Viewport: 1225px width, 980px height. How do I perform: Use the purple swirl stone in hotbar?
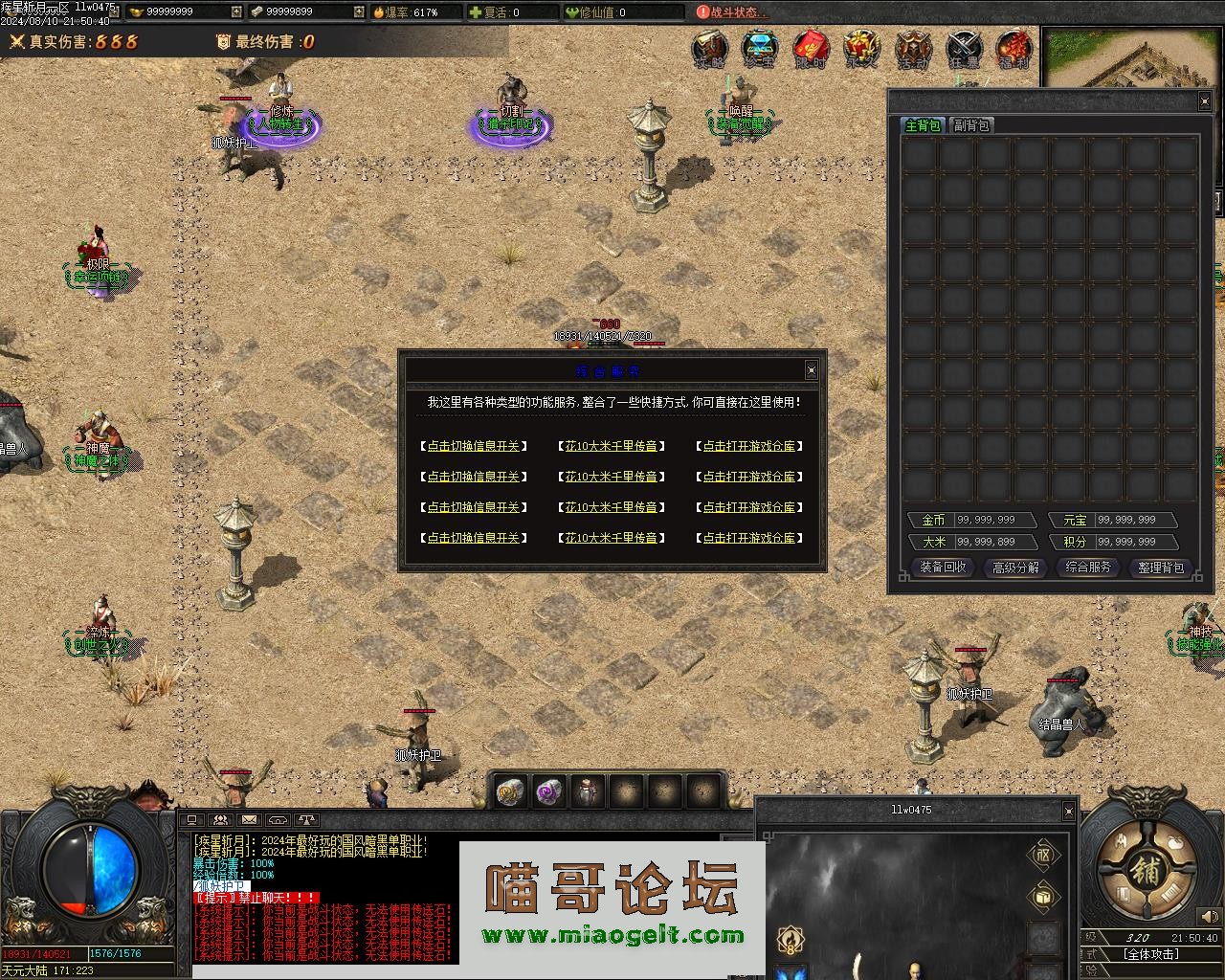coord(548,791)
